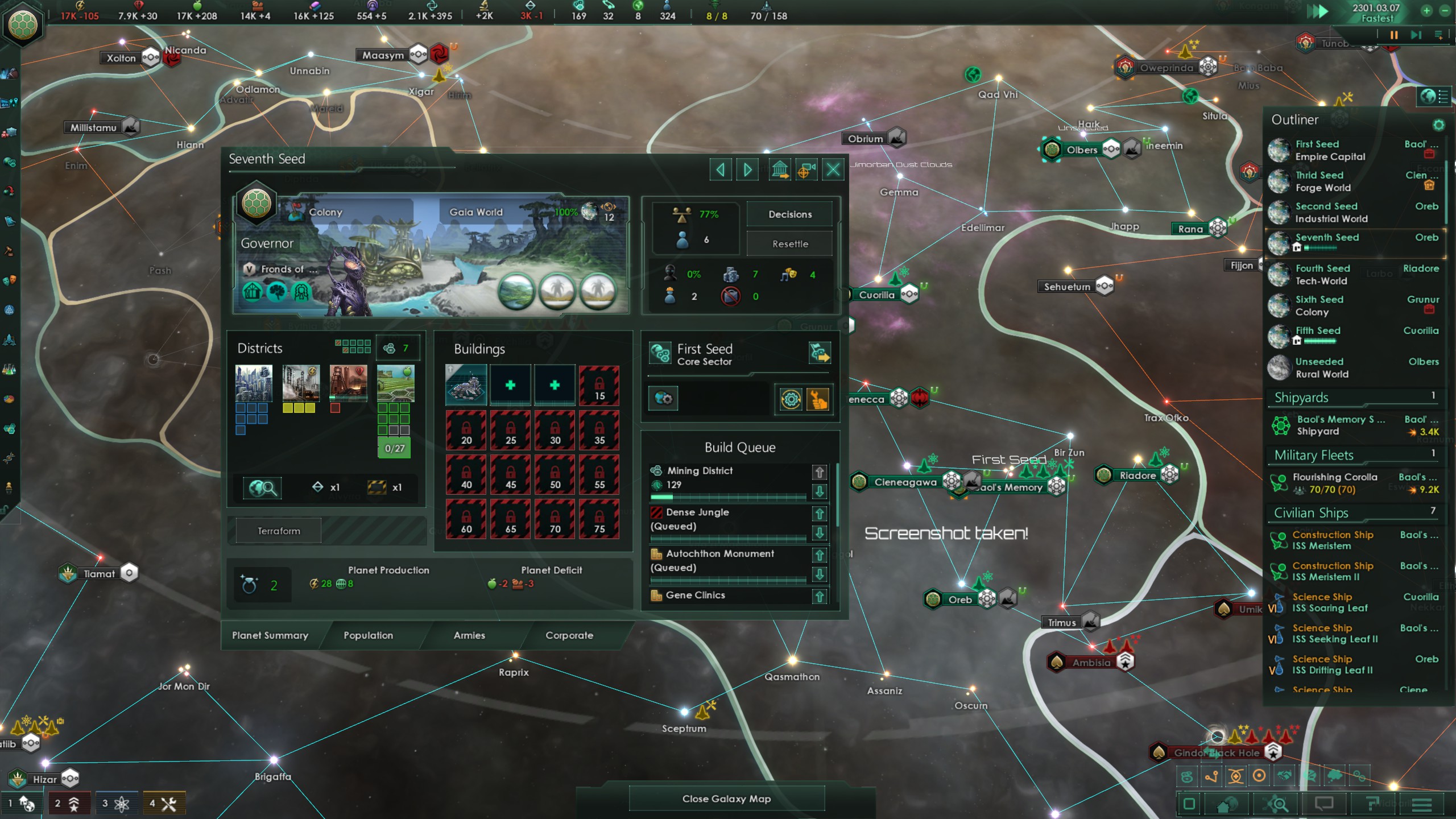1456x819 pixels.
Task: Move Dense Jungle up in the build queue
Action: pos(820,514)
